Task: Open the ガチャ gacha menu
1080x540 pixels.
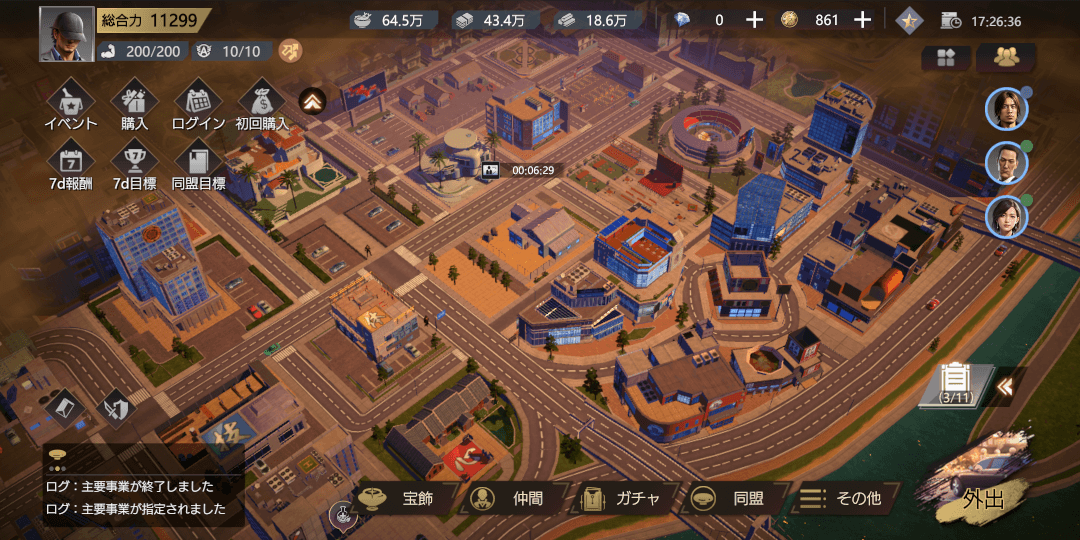Action: [625, 498]
